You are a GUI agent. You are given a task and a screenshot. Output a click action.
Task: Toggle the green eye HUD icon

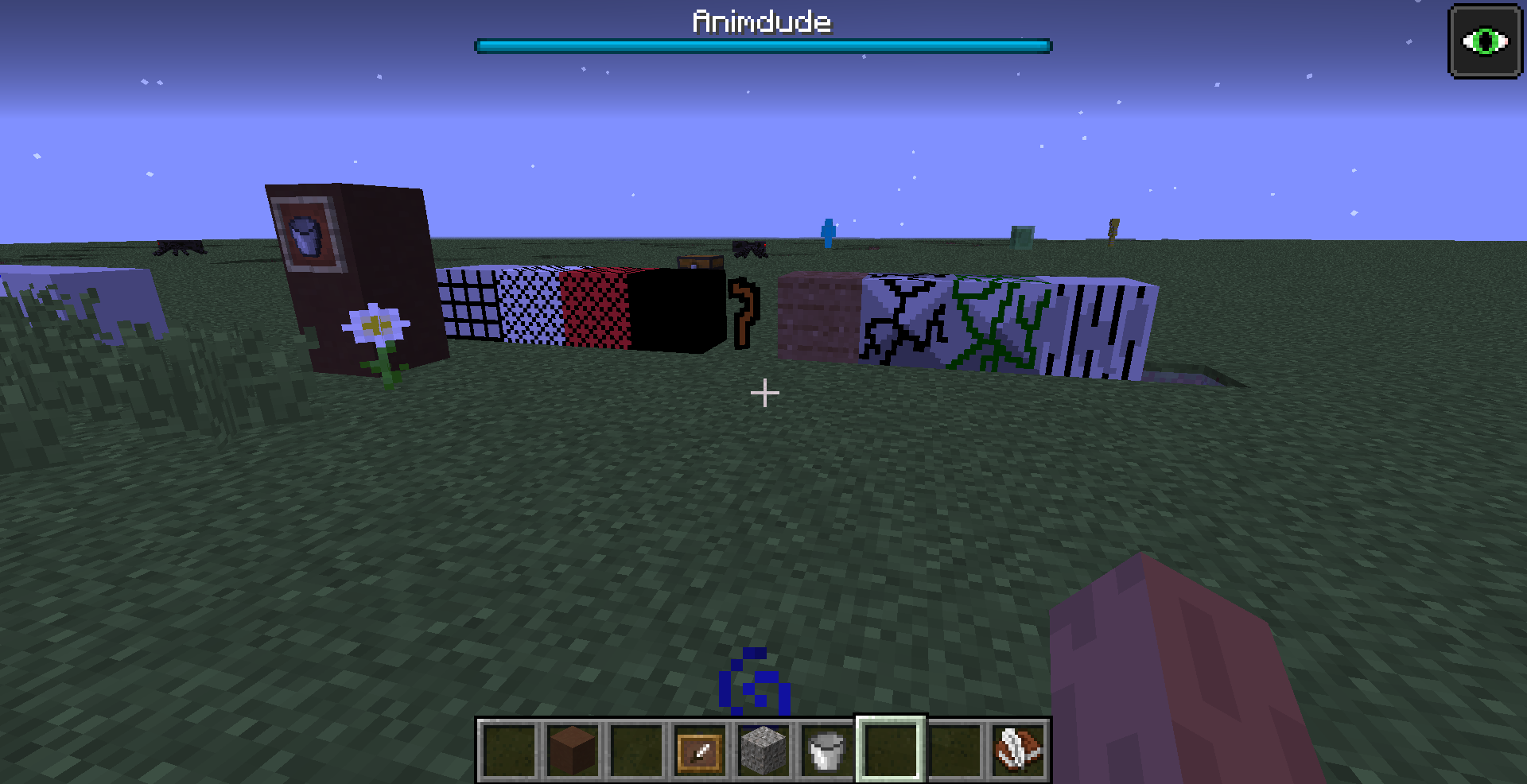coord(1486,40)
